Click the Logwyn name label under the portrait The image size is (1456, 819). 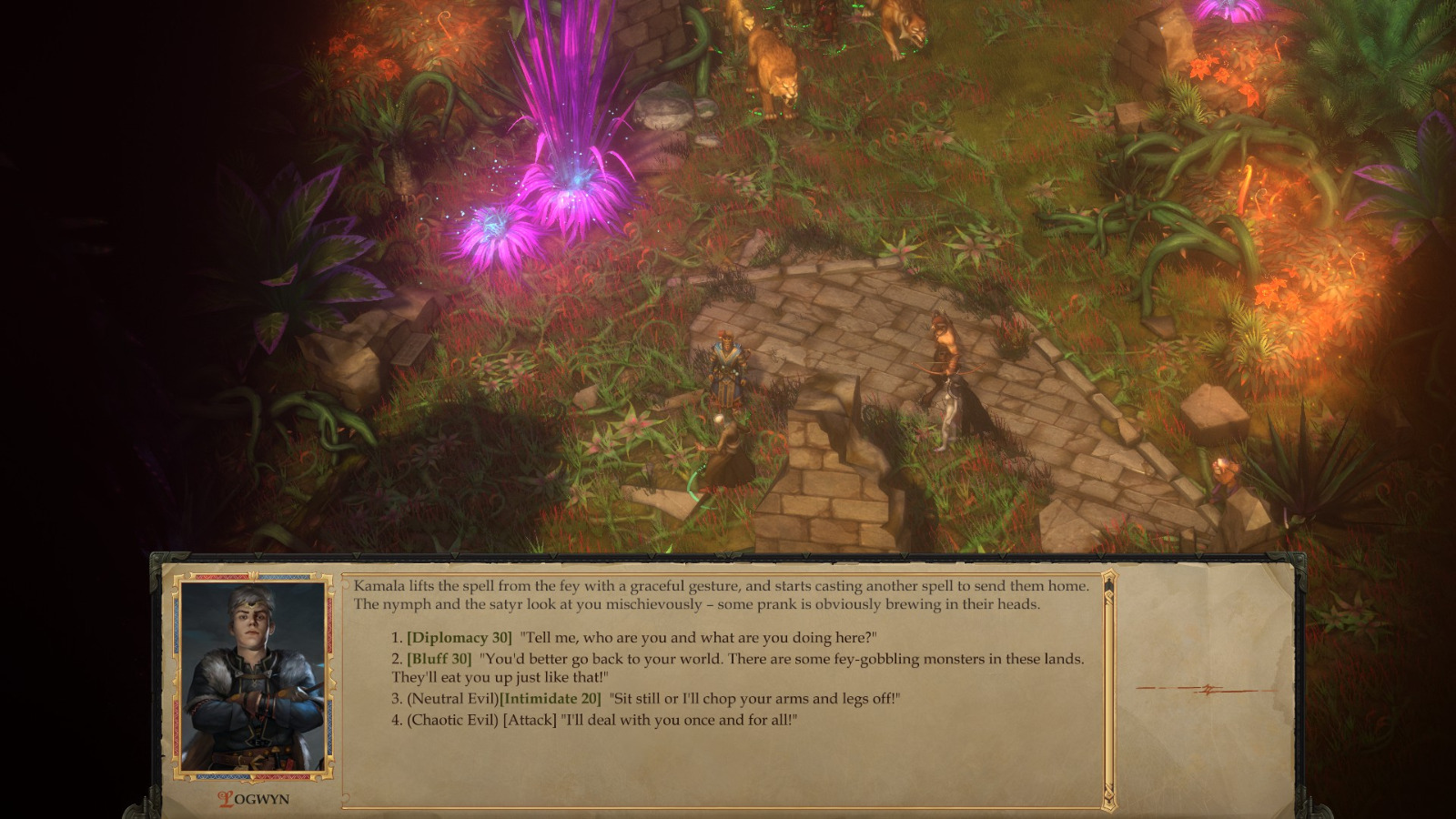(253, 796)
